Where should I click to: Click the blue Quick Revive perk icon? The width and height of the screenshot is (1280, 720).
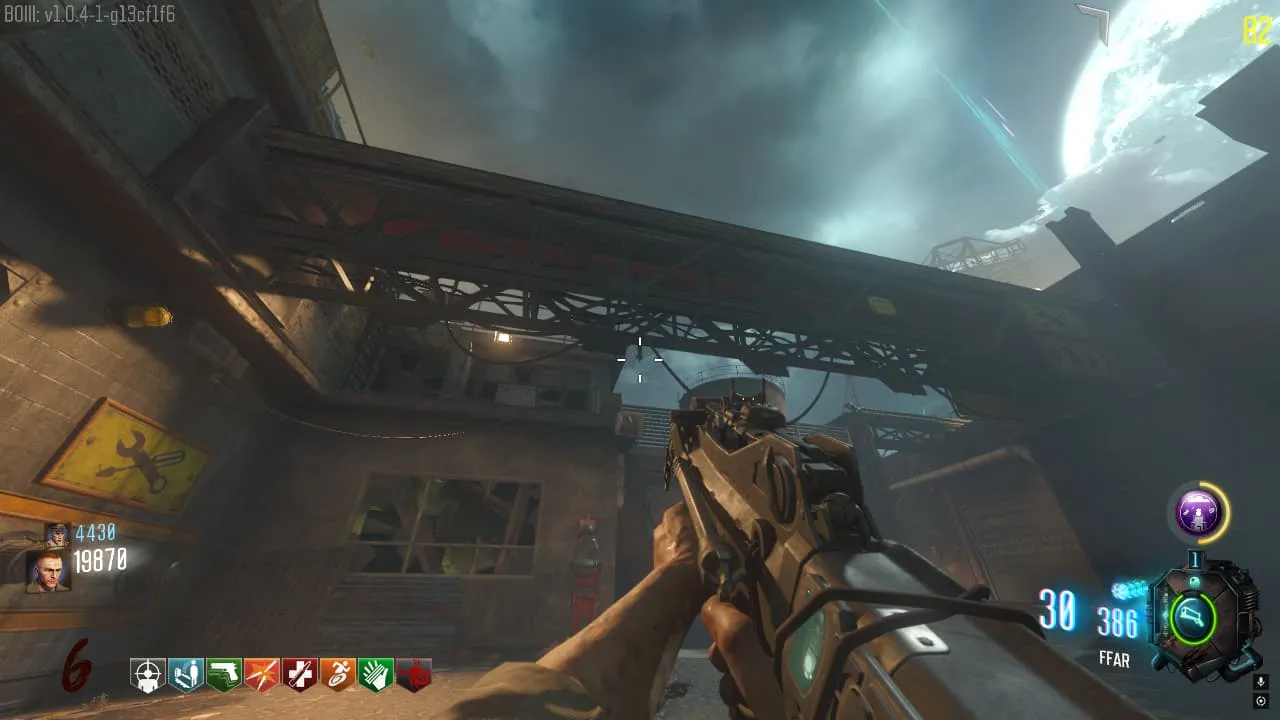coord(186,674)
